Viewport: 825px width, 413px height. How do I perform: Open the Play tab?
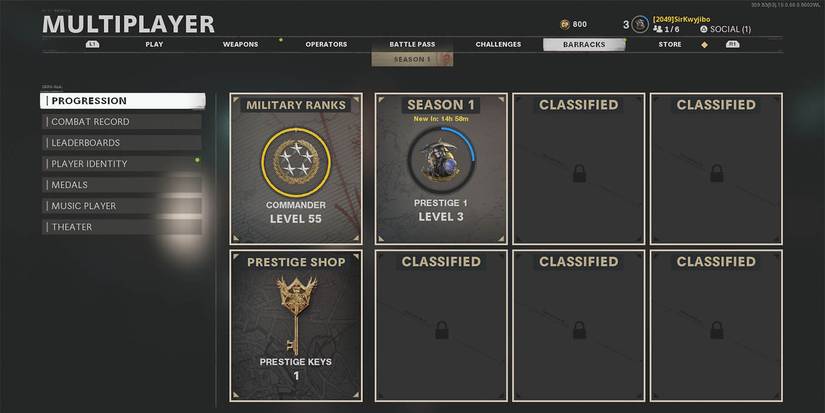[154, 44]
